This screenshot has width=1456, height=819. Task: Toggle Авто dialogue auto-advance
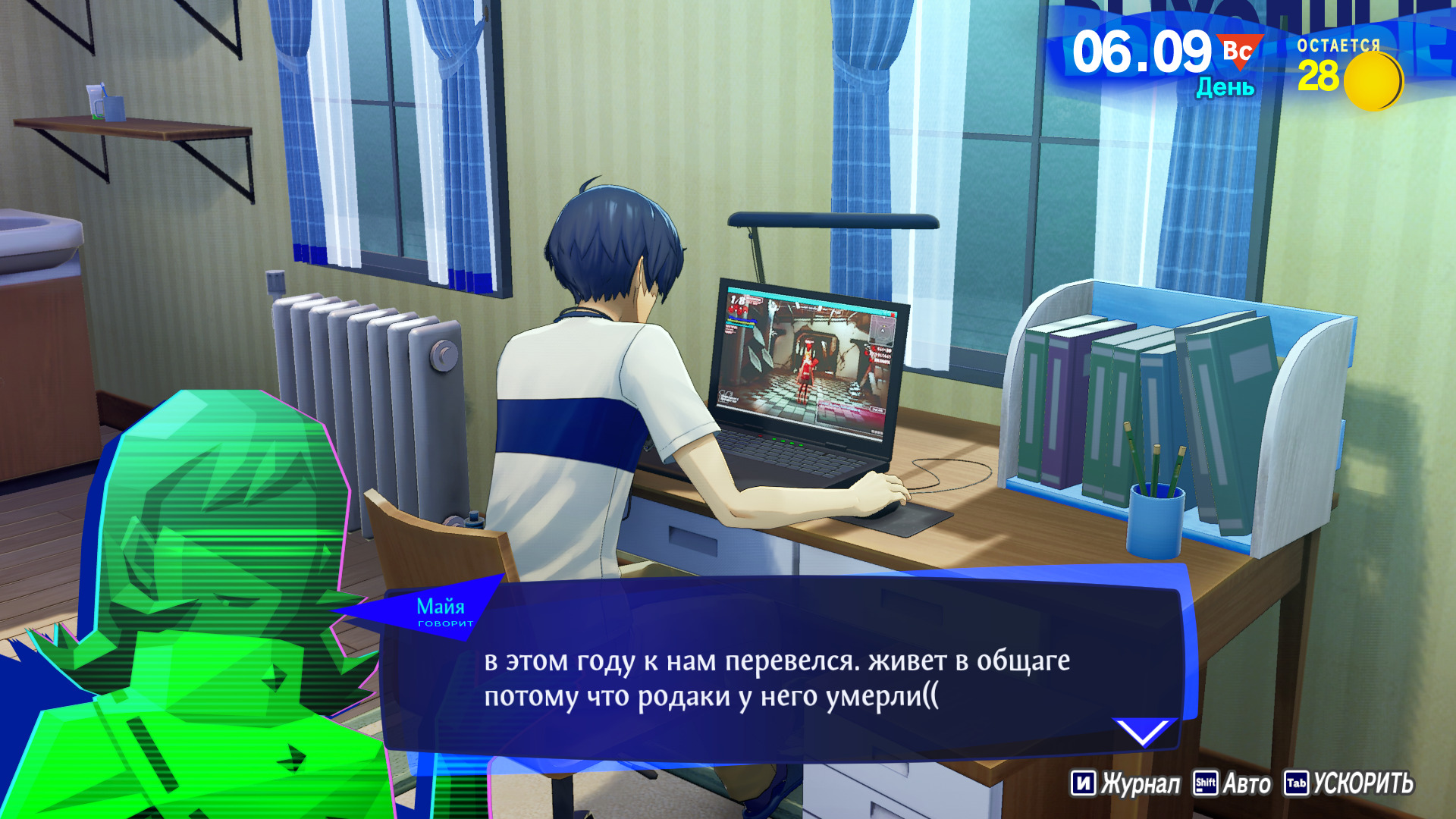point(1232,783)
